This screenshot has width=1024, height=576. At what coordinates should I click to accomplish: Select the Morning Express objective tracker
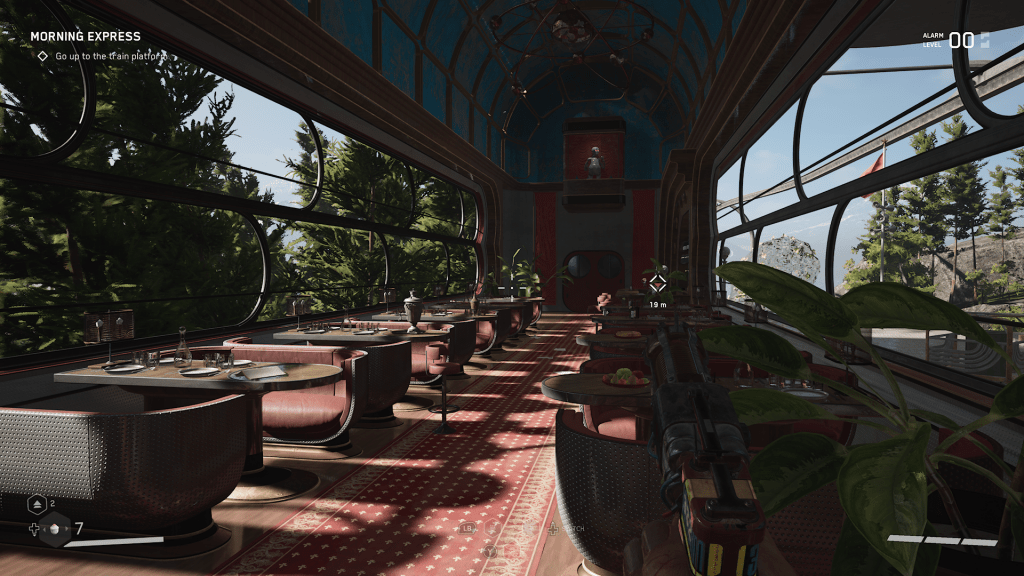[86, 37]
